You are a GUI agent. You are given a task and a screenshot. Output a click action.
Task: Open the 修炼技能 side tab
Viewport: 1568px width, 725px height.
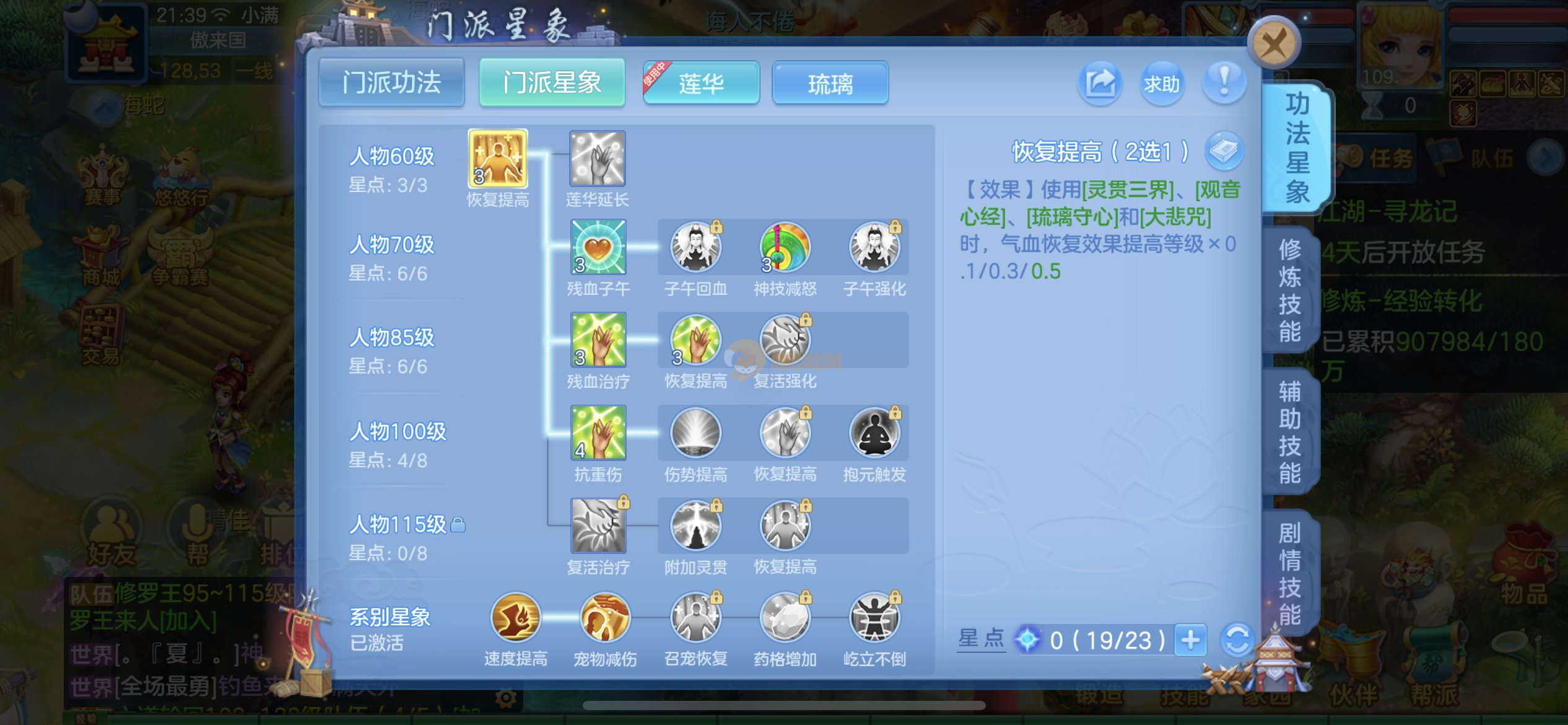(1291, 290)
